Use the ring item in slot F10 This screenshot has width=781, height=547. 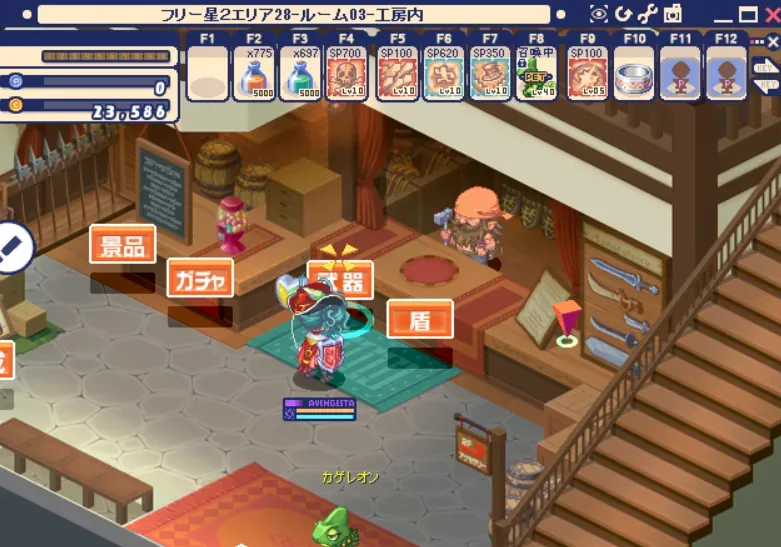coord(634,73)
